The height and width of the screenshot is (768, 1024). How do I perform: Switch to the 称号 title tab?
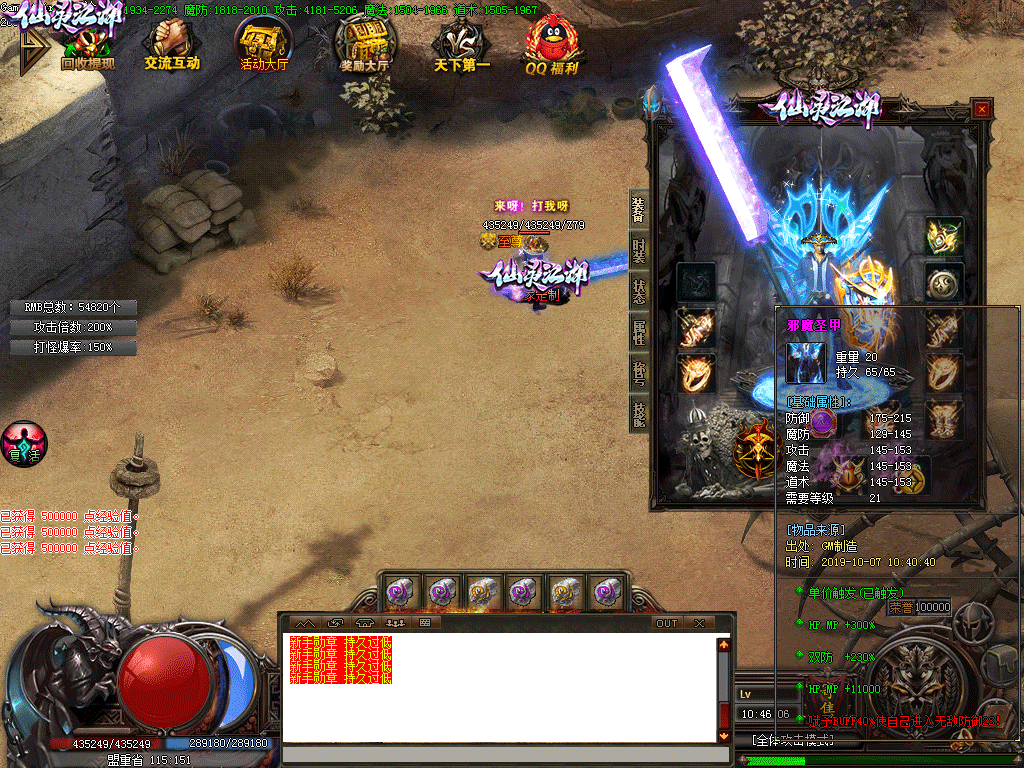coord(638,374)
